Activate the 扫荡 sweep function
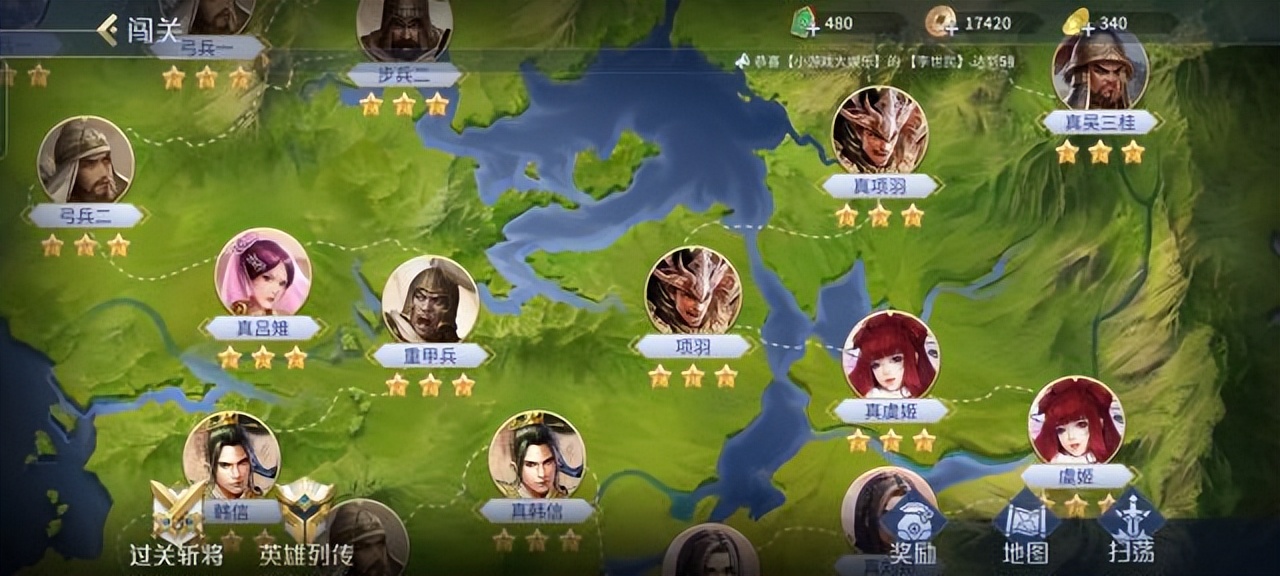 [1130, 528]
